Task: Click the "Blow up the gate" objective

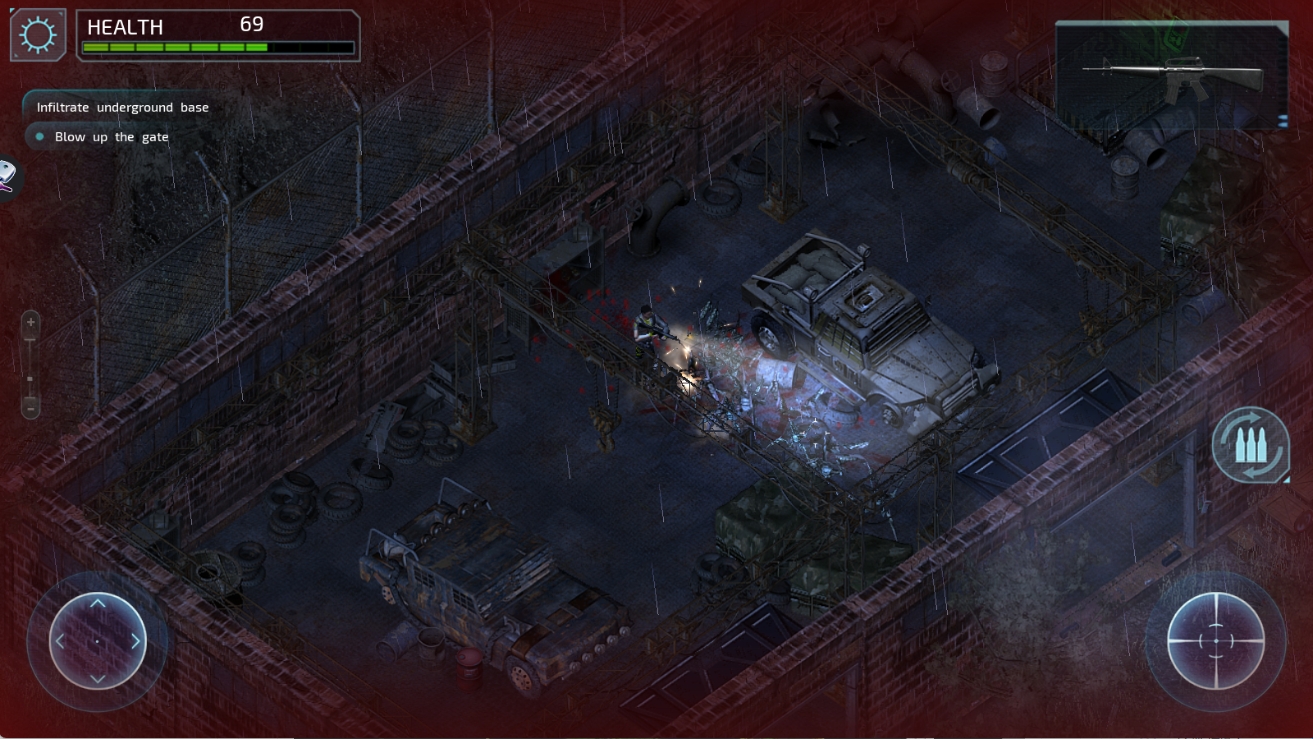Action: click(111, 137)
